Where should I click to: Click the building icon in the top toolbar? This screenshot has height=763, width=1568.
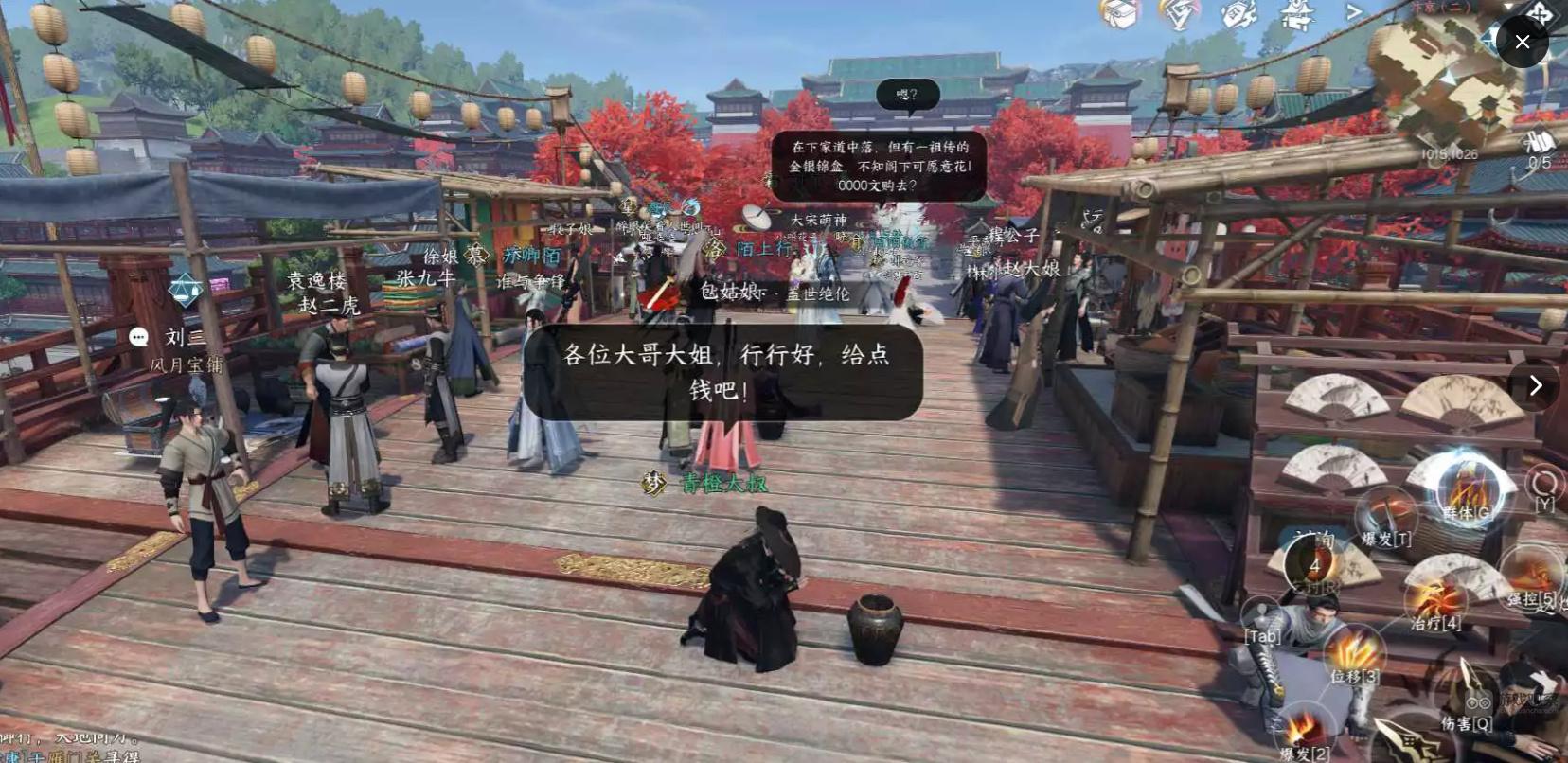pos(1297,16)
